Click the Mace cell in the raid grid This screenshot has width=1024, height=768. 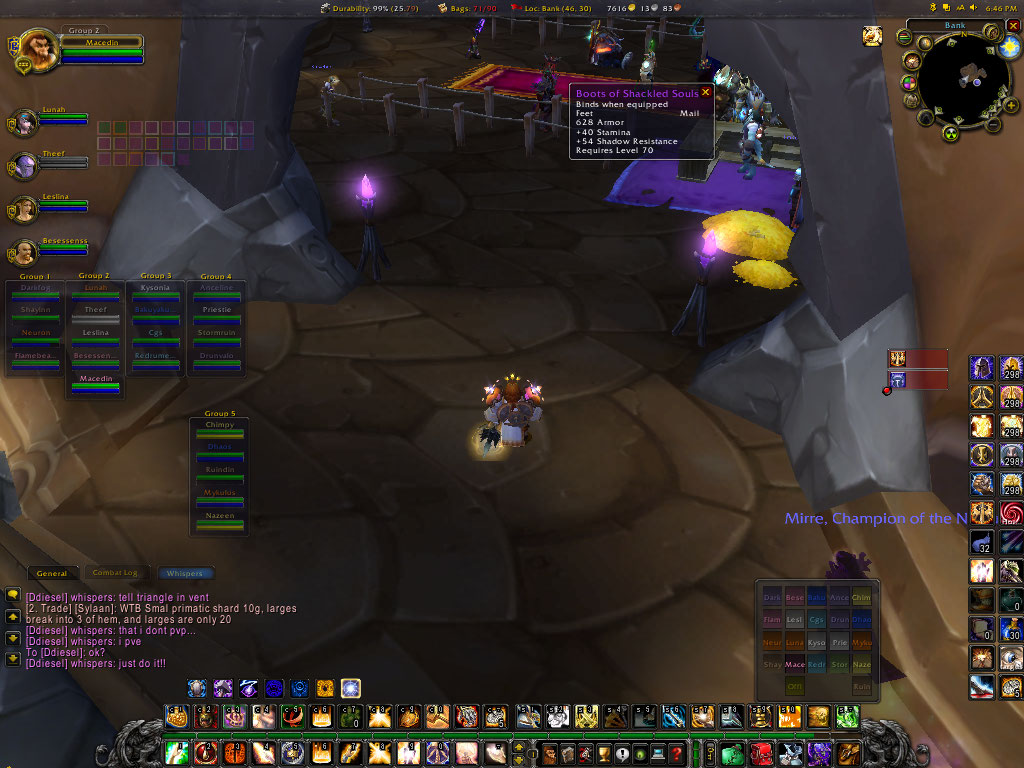[x=795, y=664]
